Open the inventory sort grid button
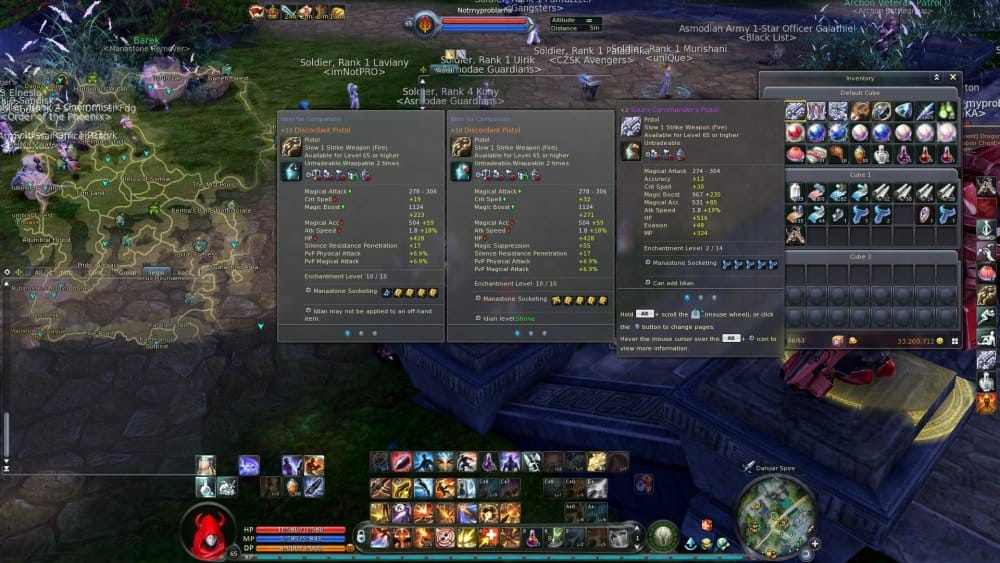 point(954,341)
